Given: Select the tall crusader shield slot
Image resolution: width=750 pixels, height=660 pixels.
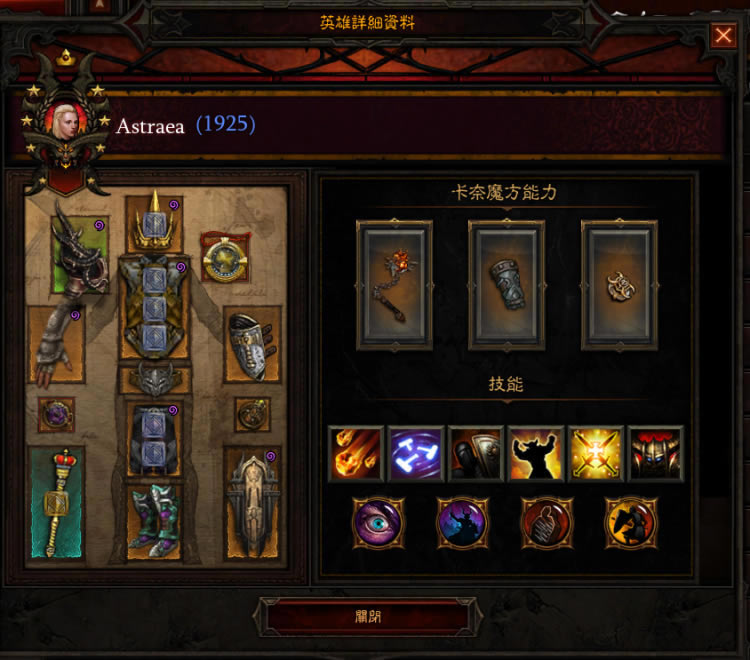Looking at the screenshot, I should coord(251,501).
